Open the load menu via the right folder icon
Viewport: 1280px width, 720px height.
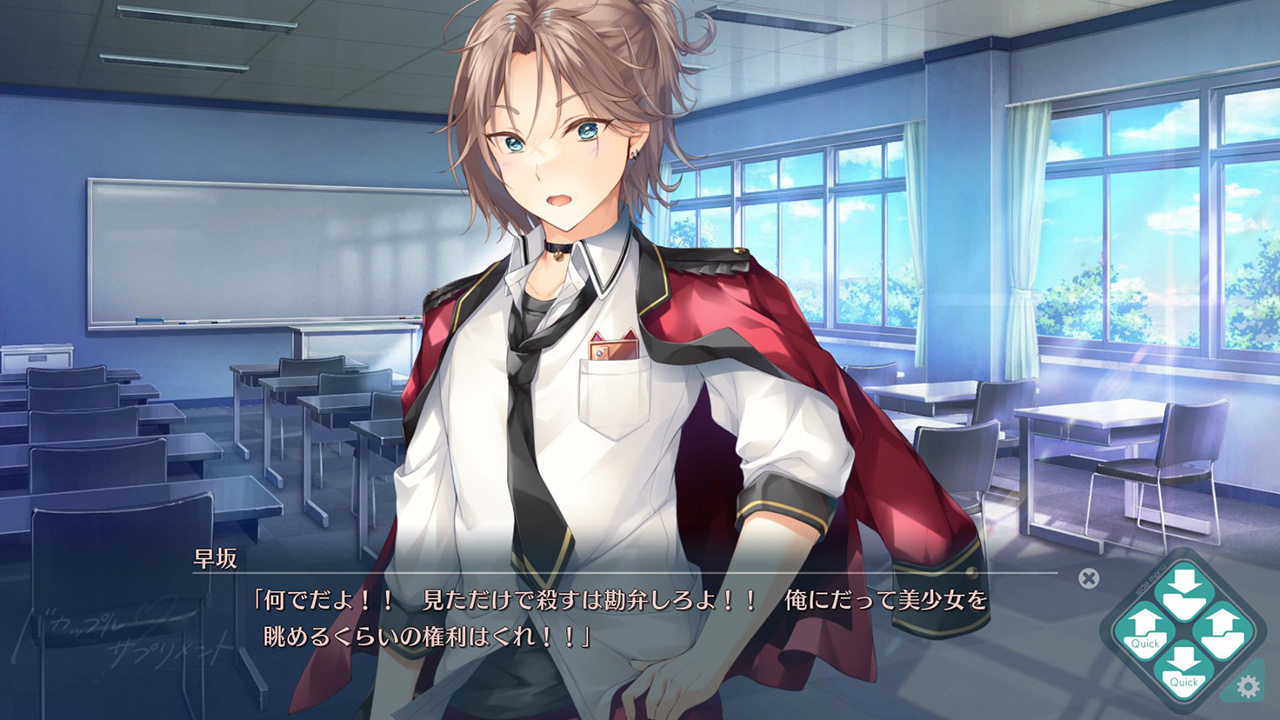click(1223, 634)
